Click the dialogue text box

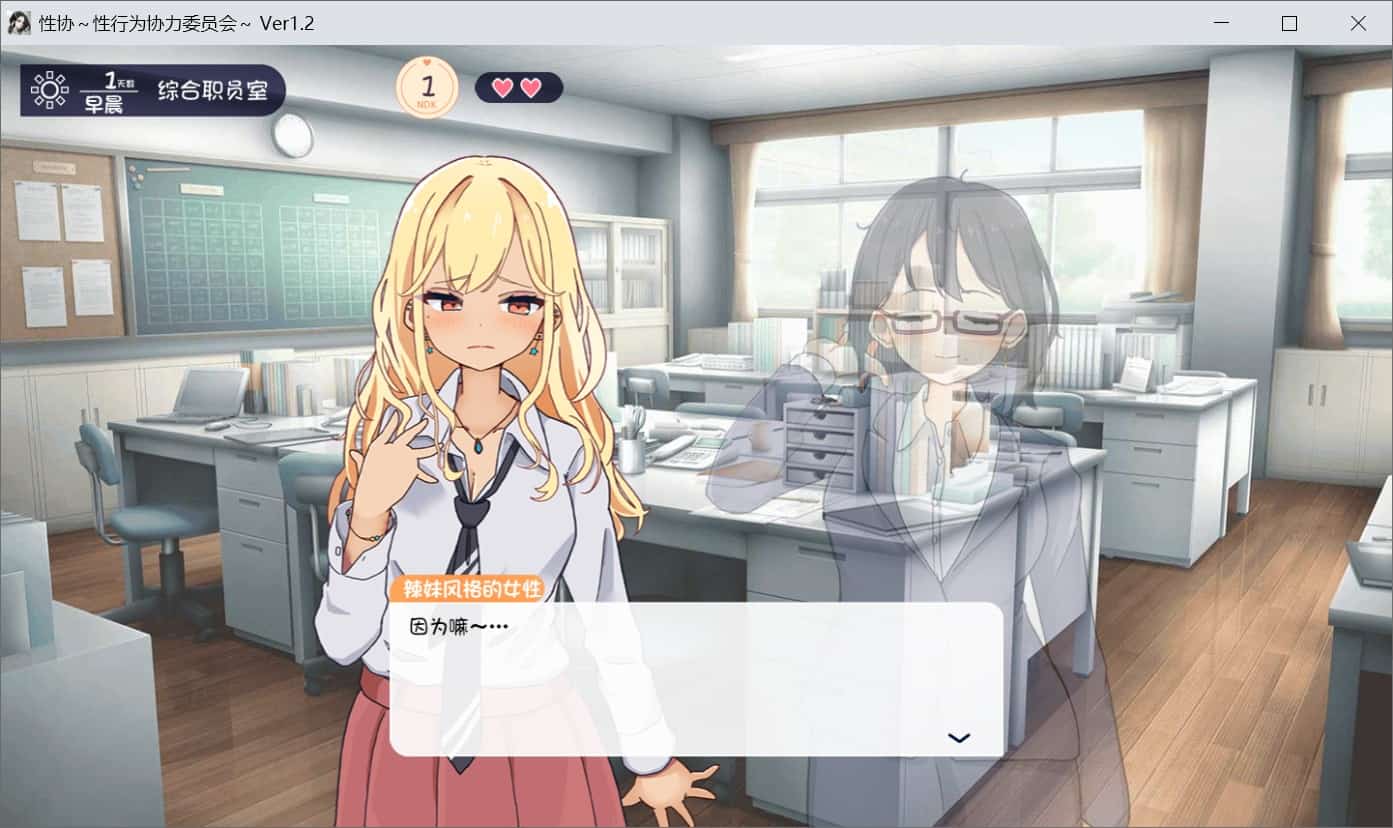[x=696, y=678]
